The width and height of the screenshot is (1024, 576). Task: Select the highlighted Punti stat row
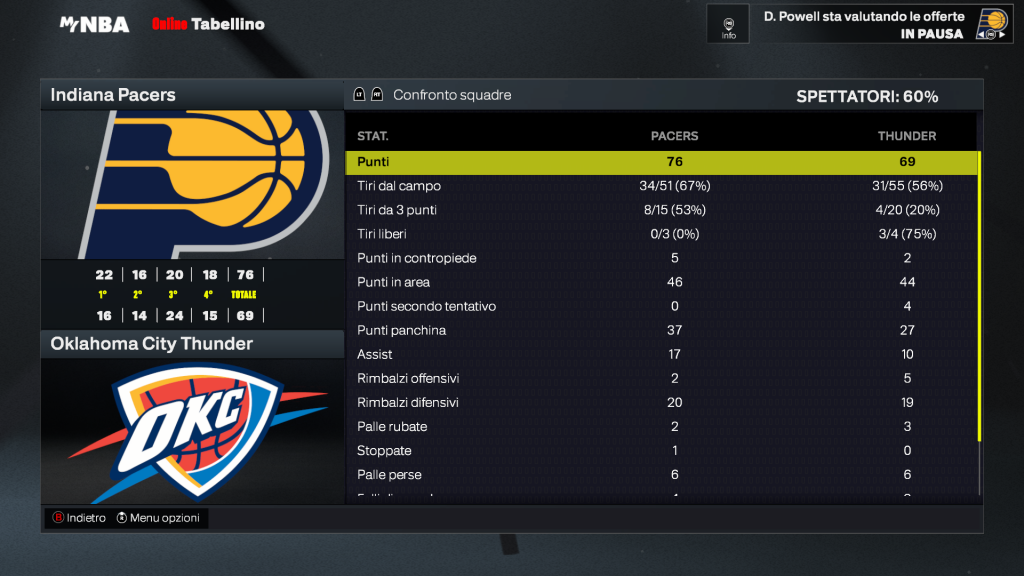[660, 162]
